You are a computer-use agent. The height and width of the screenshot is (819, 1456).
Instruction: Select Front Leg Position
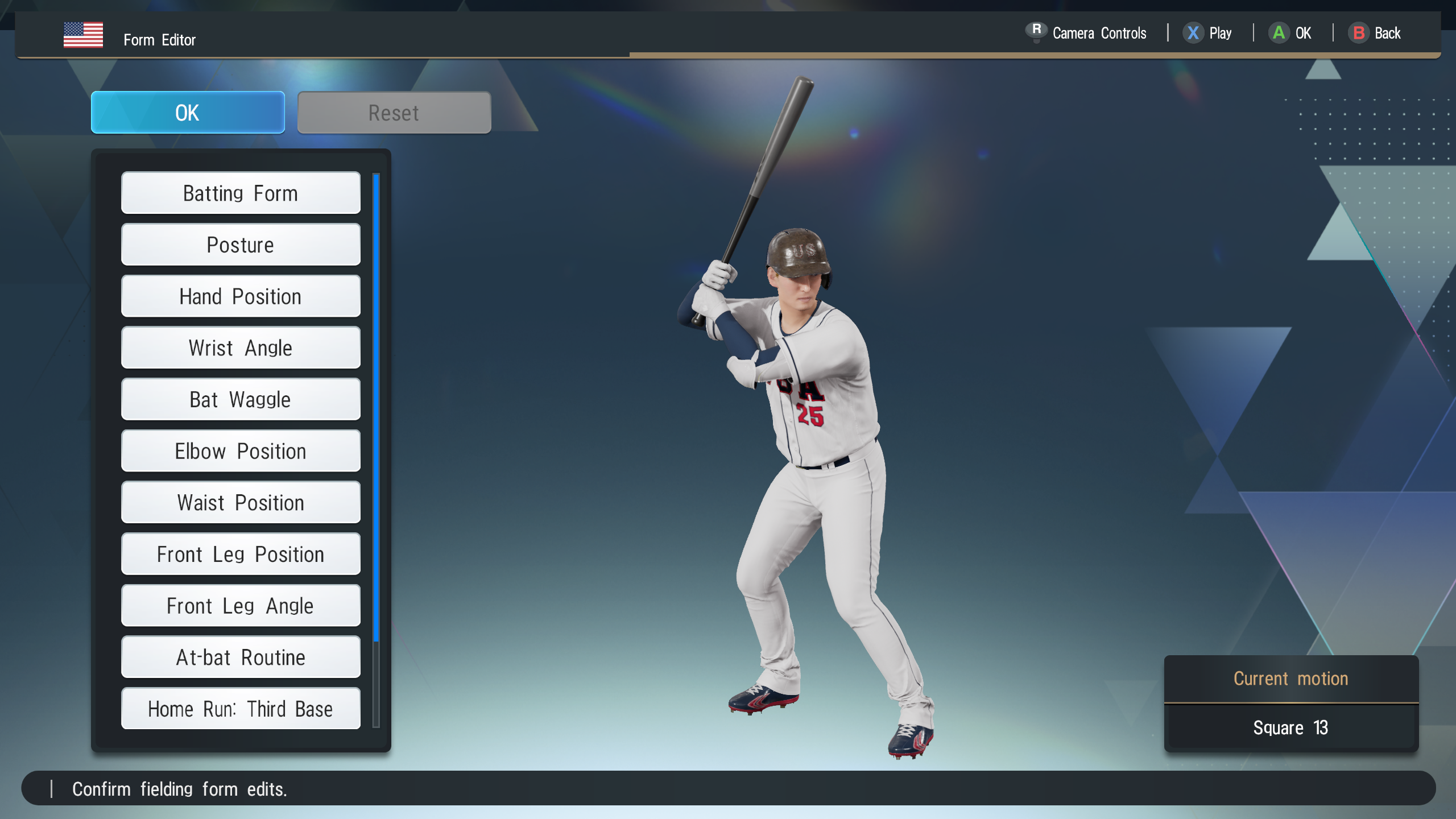241,554
